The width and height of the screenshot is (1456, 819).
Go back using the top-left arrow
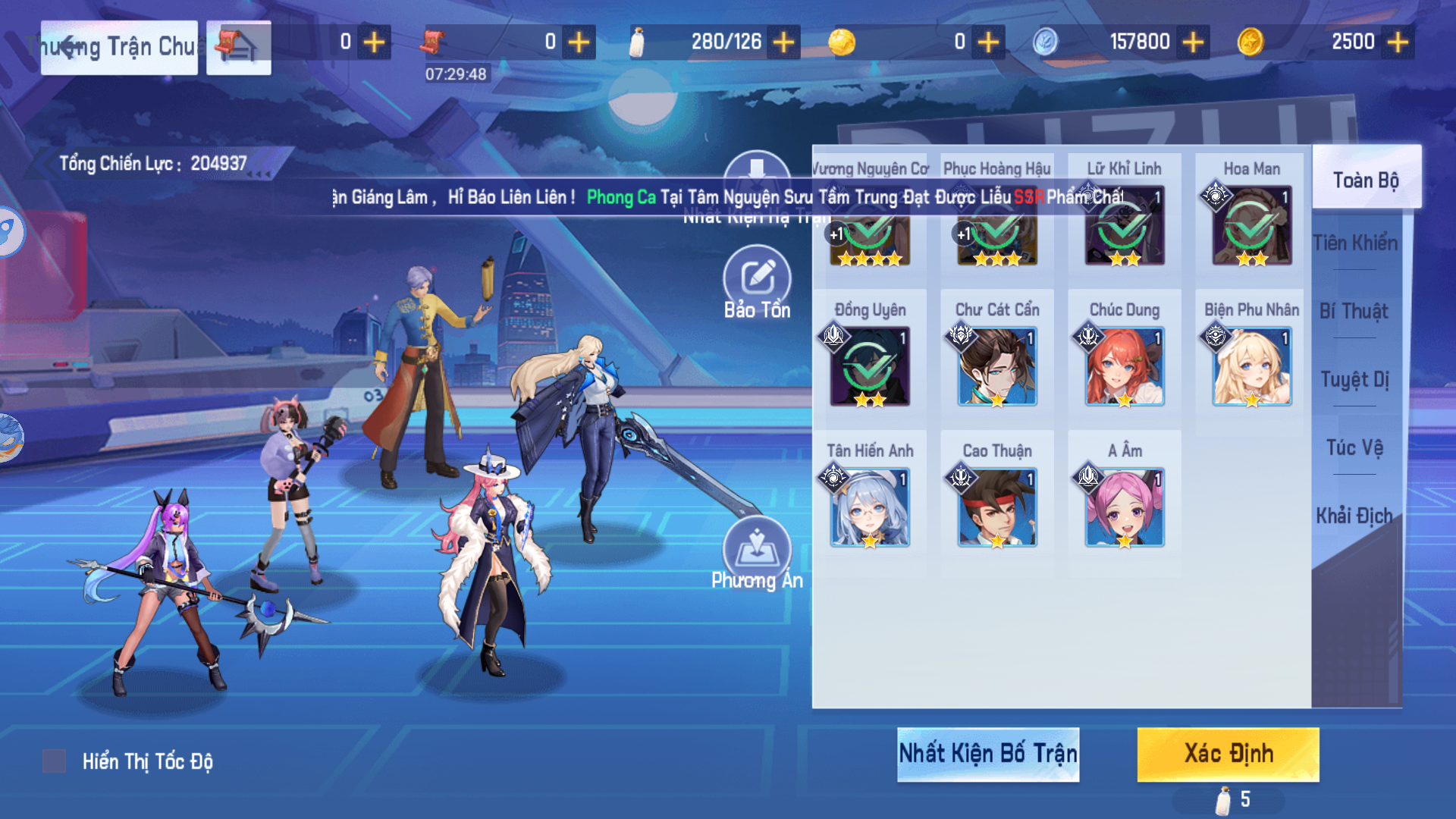[x=70, y=47]
